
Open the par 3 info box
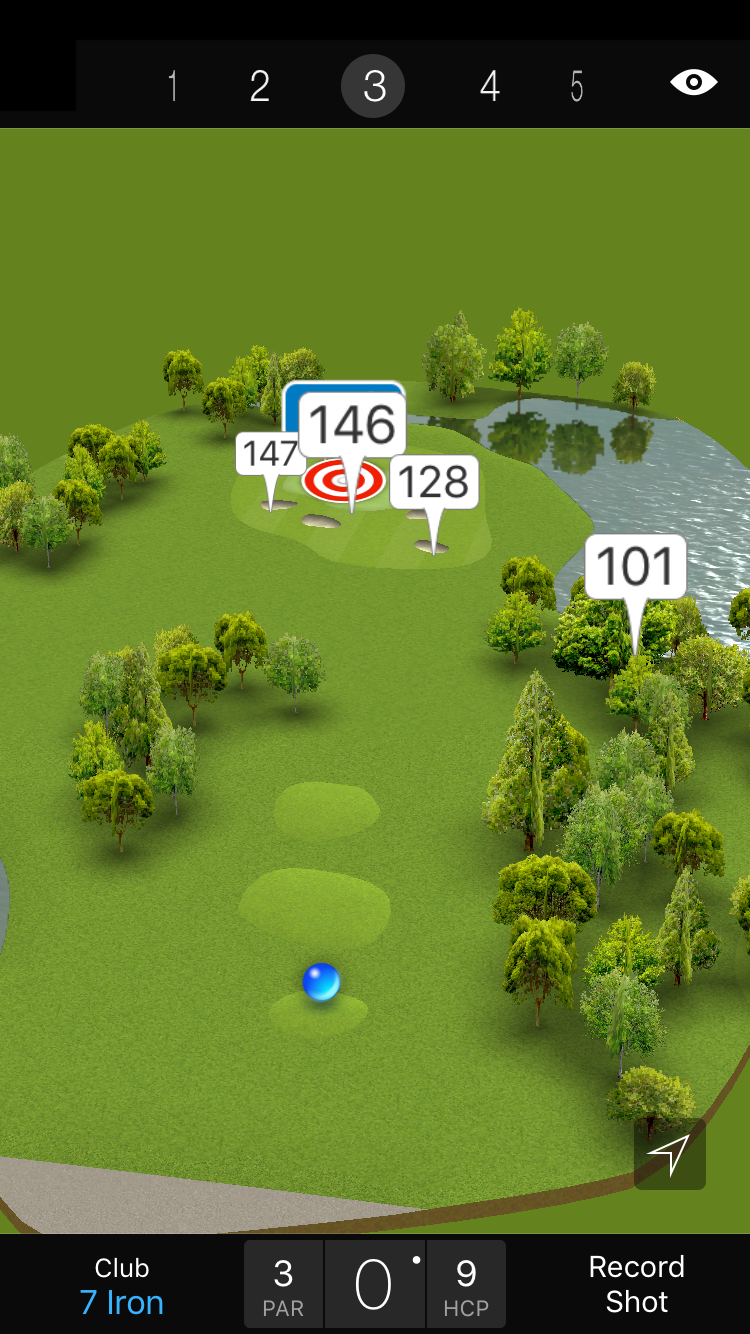tap(283, 1285)
